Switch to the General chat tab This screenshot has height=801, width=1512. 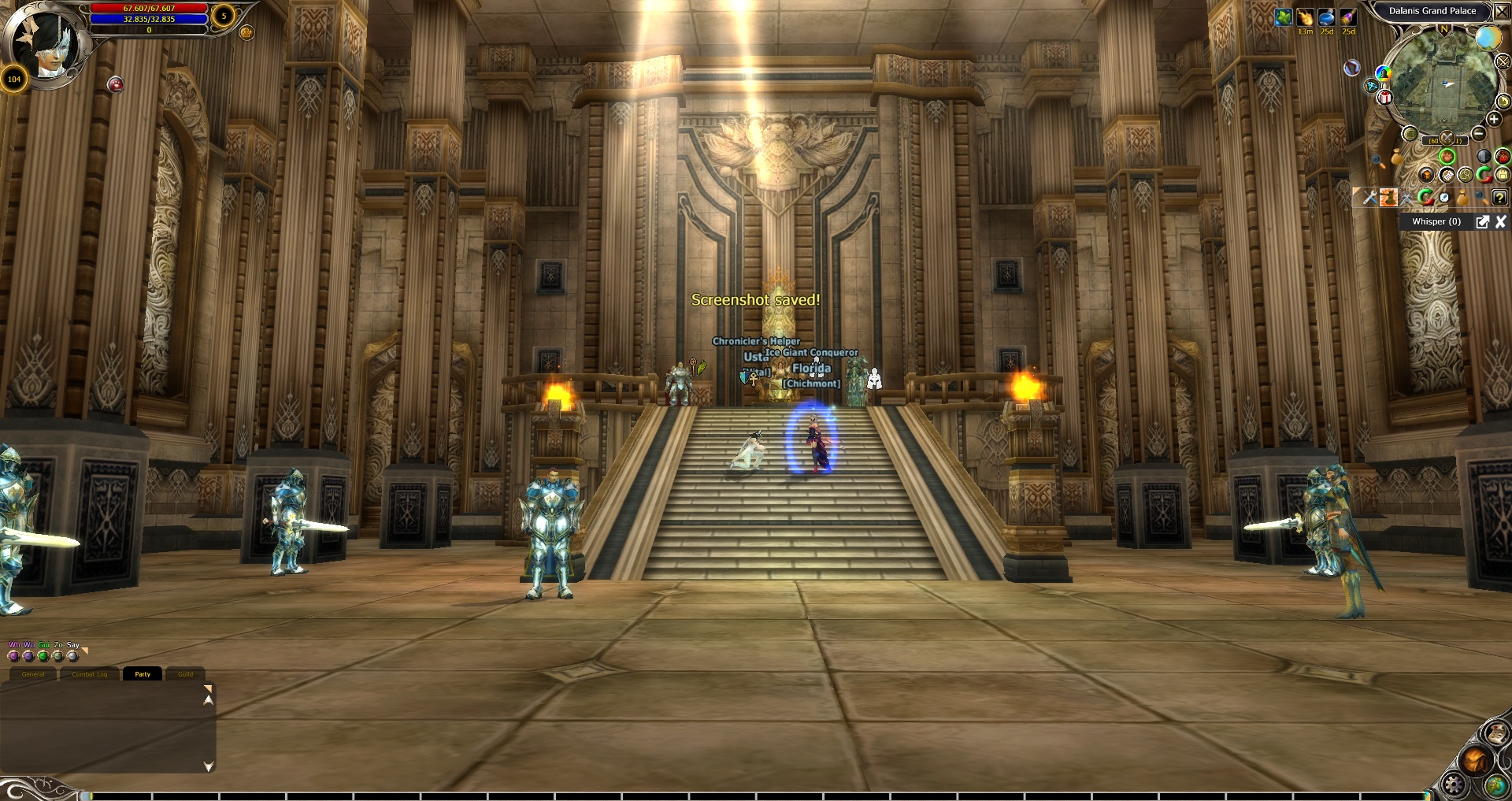point(33,674)
